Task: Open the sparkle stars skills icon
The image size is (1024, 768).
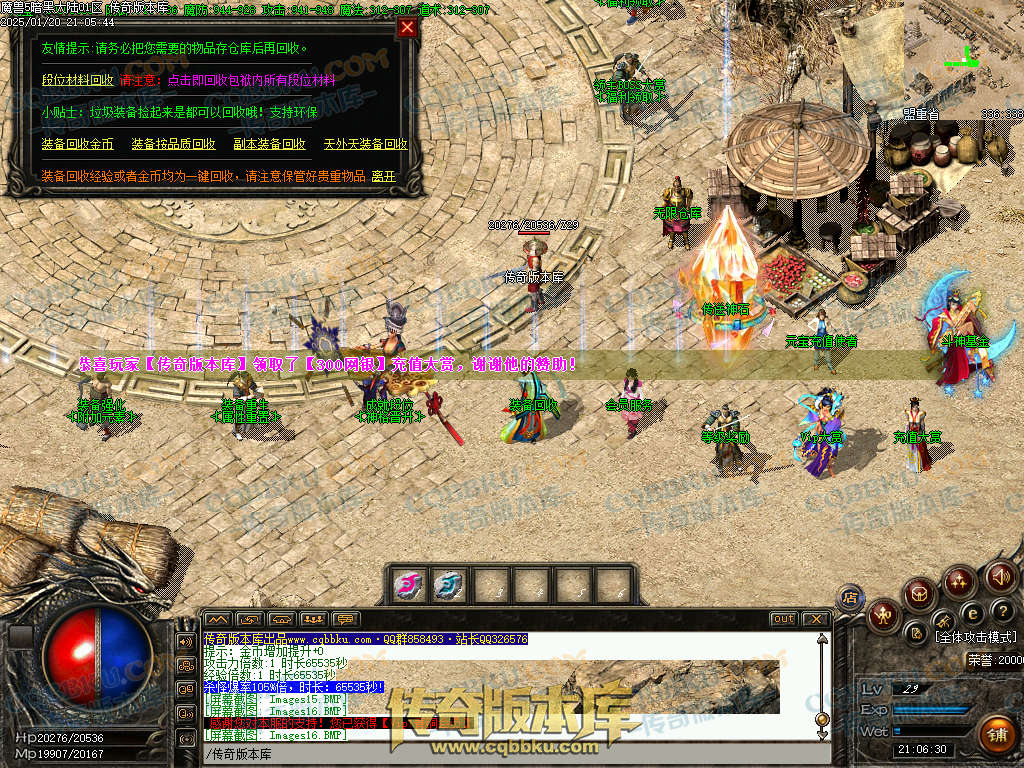Action: (959, 580)
